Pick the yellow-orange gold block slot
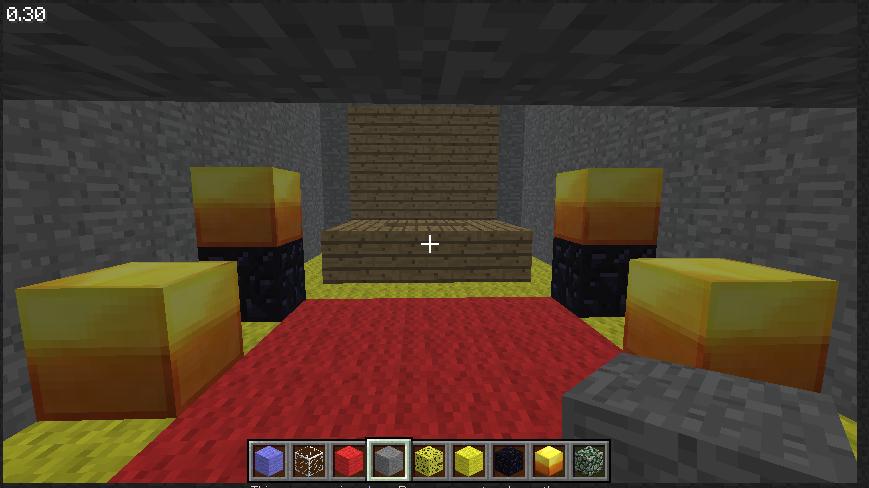Viewport: 869px width, 488px height. click(549, 461)
